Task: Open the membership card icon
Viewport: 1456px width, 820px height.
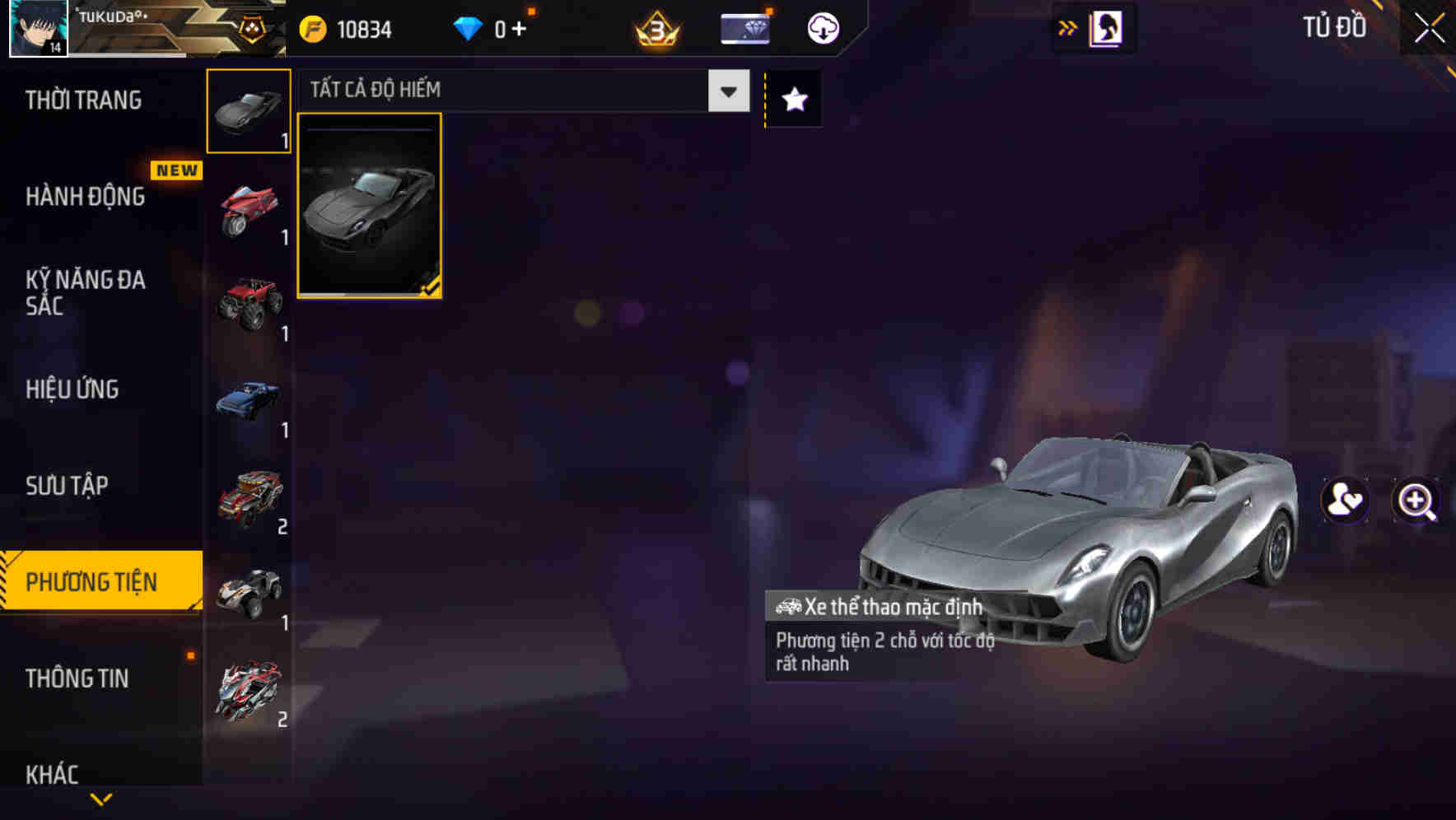Action: (744, 27)
